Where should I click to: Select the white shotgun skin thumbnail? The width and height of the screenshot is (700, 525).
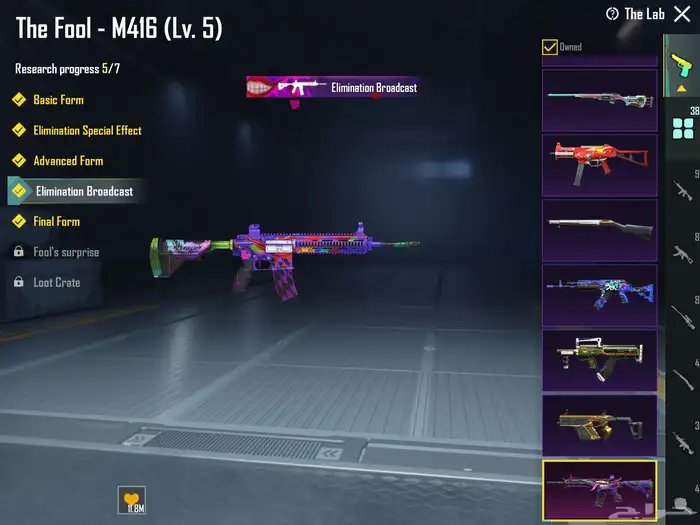(x=599, y=229)
